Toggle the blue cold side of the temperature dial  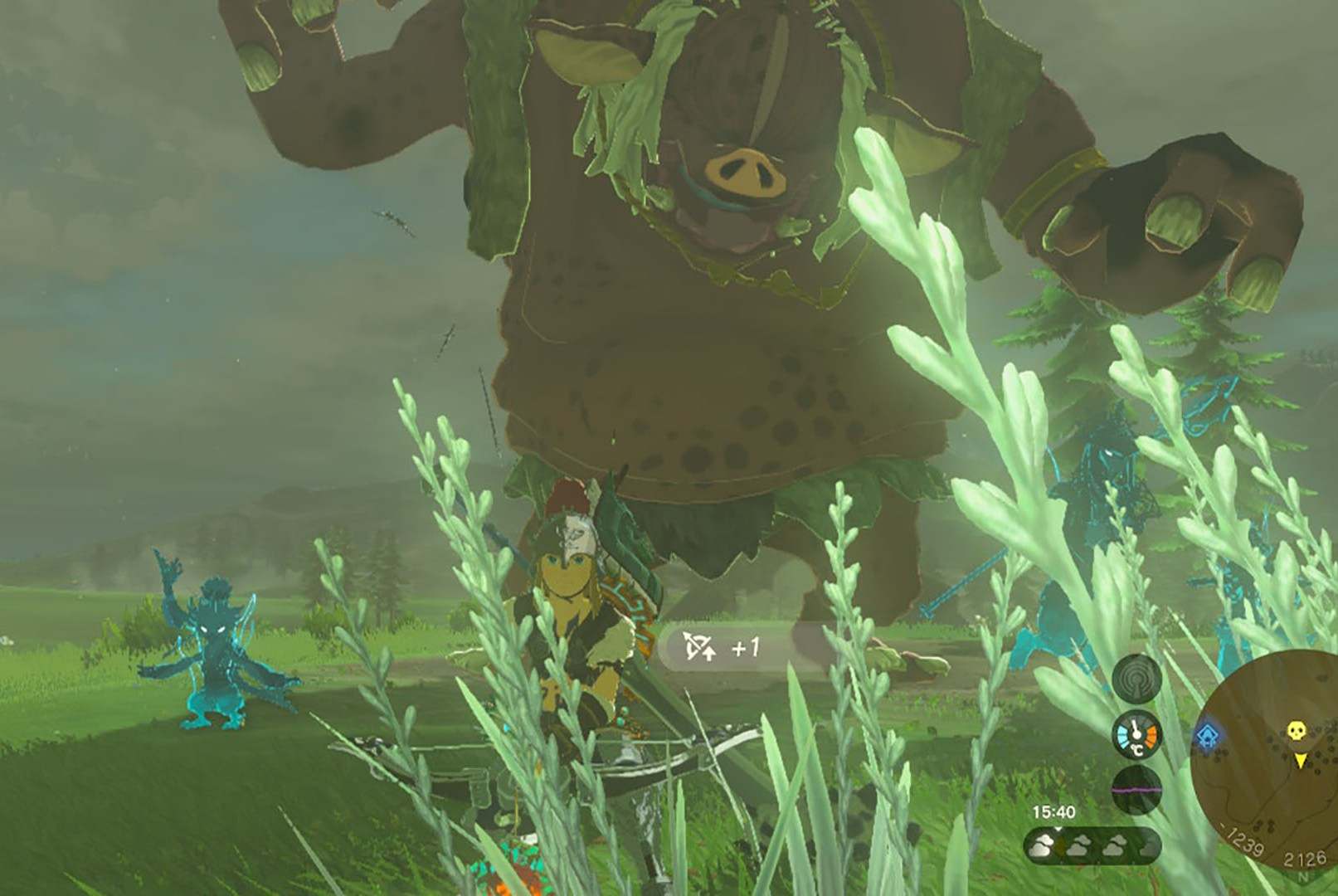1123,735
